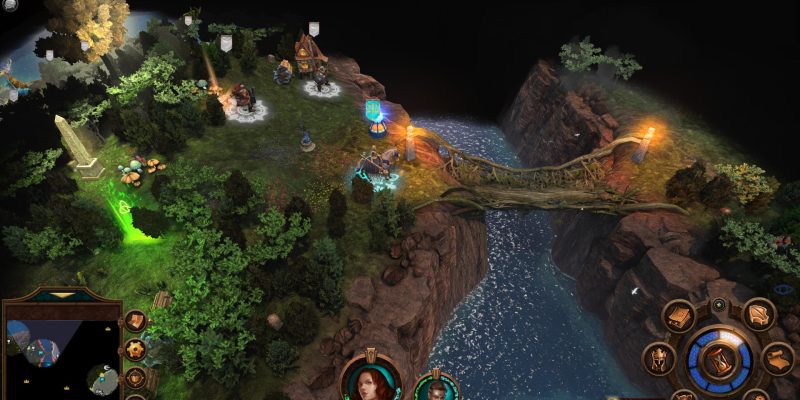
Task: End turn with the hourglass button
Action: (718, 360)
